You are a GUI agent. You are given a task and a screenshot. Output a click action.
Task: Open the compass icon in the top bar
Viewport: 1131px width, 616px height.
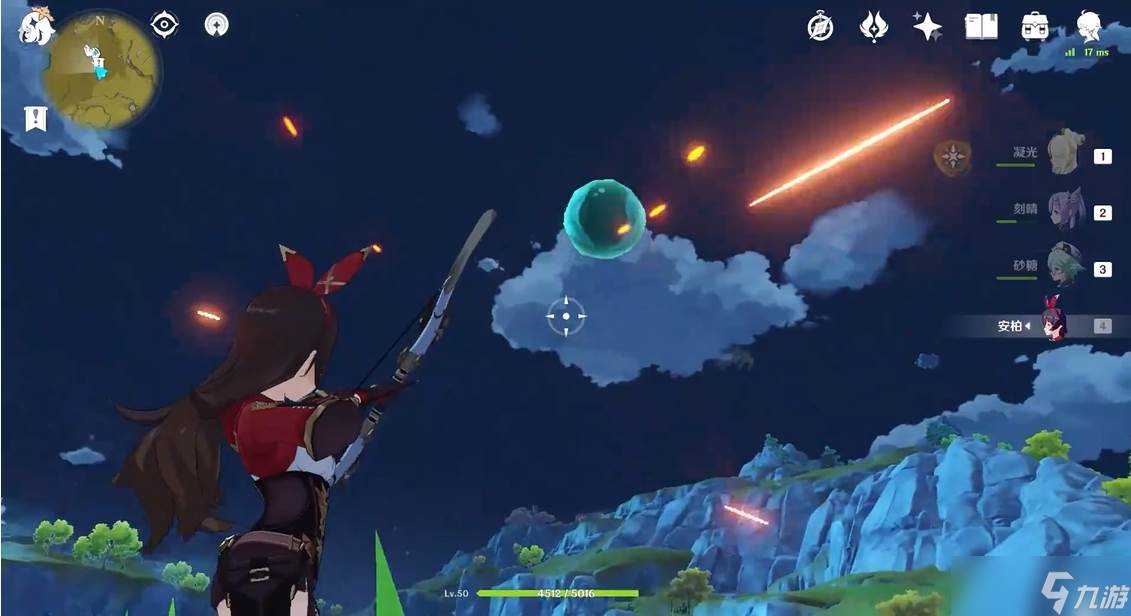click(x=820, y=27)
